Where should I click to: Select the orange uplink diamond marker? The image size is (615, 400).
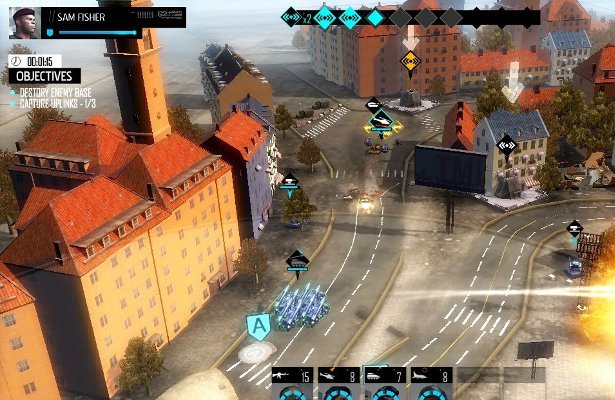(x=409, y=60)
